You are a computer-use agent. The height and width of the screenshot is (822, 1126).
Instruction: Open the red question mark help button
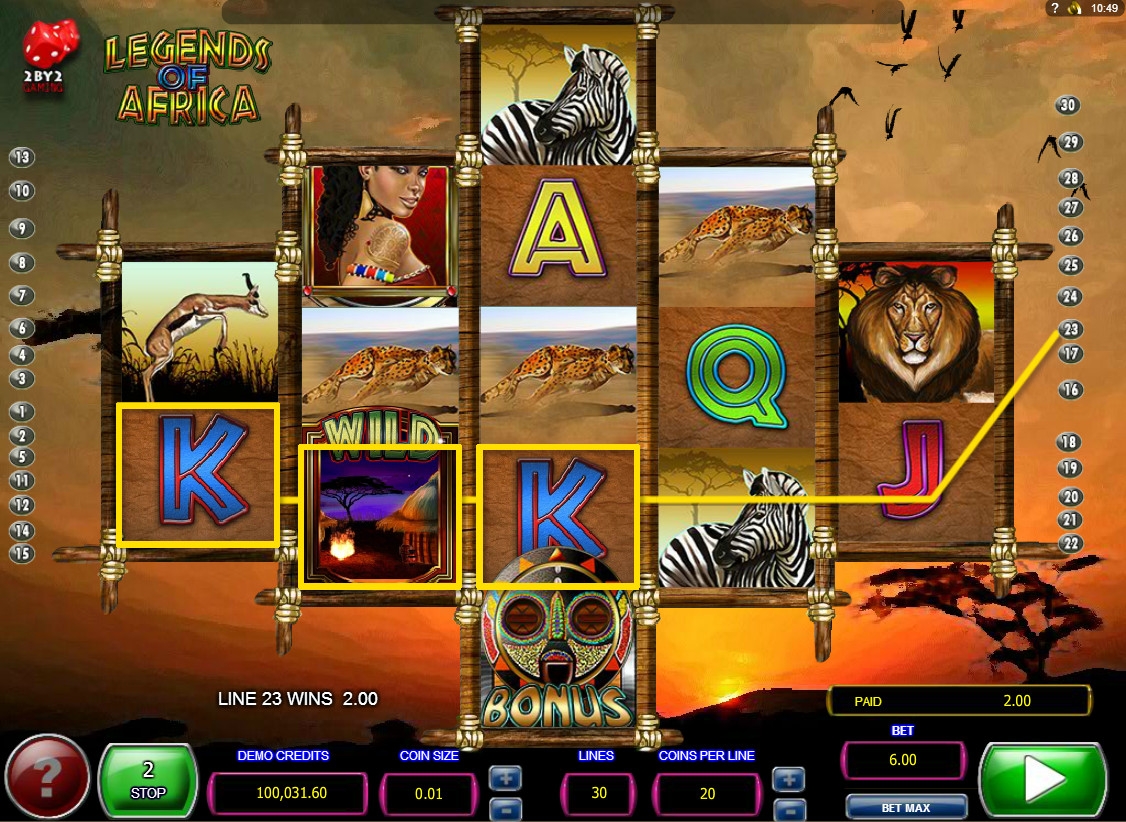pyautogui.click(x=47, y=779)
